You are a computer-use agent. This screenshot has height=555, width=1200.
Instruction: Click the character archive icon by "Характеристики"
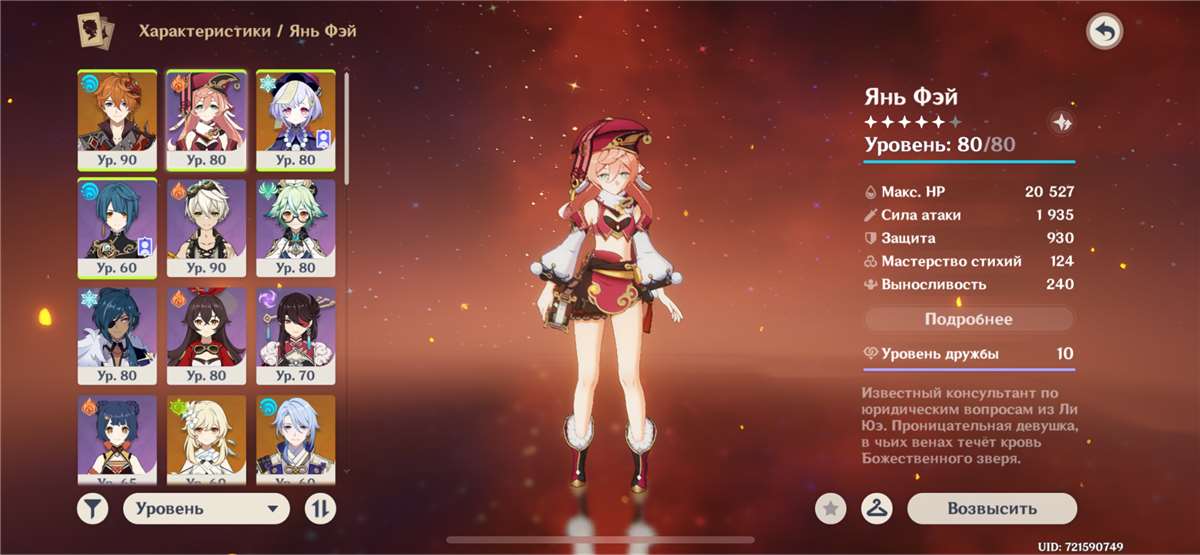click(94, 31)
